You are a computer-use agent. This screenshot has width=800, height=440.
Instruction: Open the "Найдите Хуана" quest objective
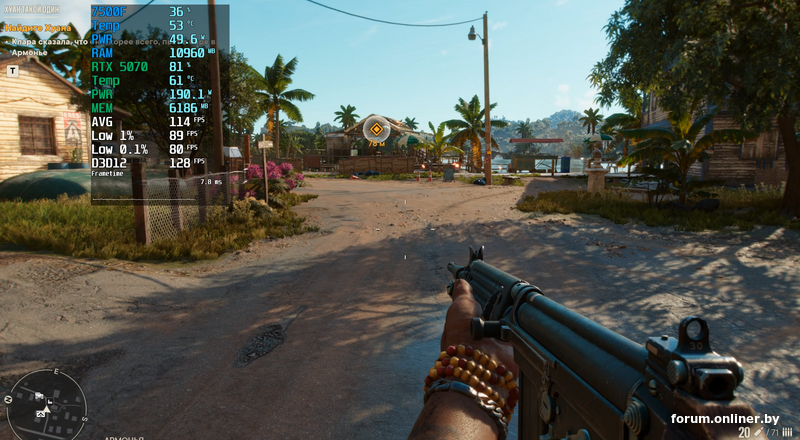point(39,30)
